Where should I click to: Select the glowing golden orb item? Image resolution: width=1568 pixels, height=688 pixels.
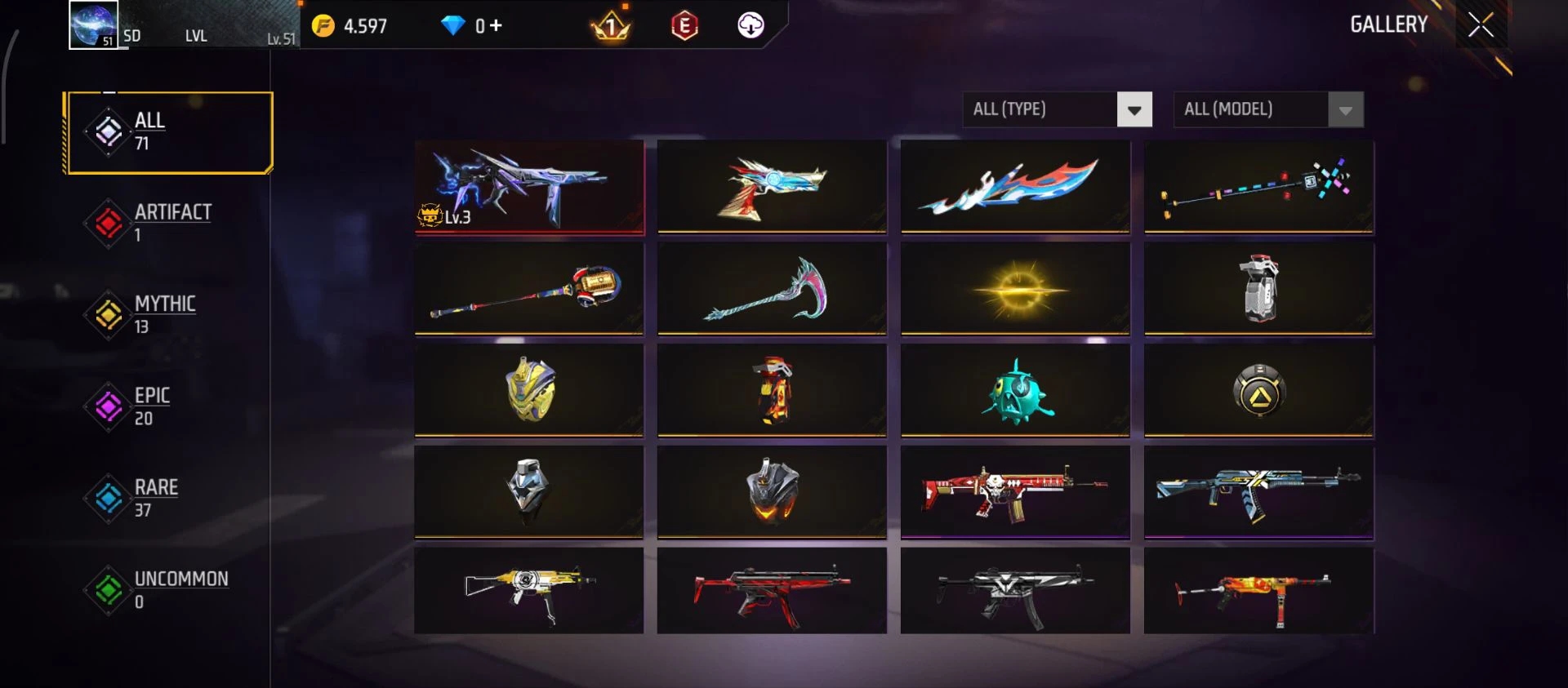click(1015, 289)
